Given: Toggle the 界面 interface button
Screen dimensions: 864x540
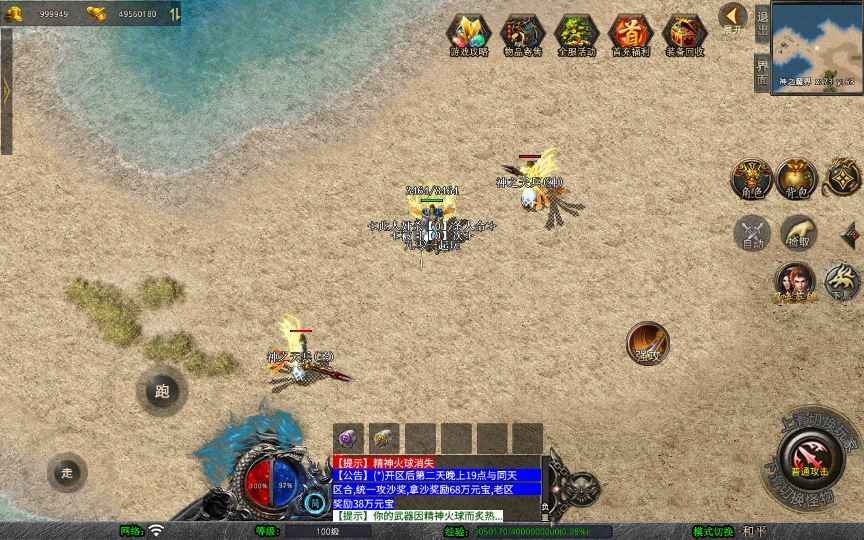Looking at the screenshot, I should tap(763, 73).
